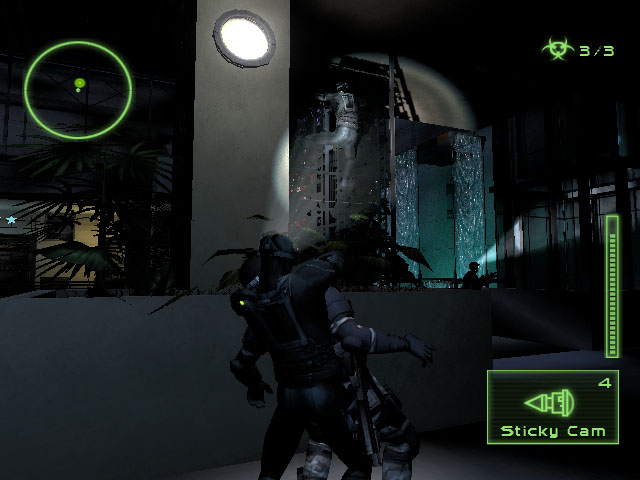
Task: Select the Sticky Cam gadget box
Action: click(x=552, y=406)
